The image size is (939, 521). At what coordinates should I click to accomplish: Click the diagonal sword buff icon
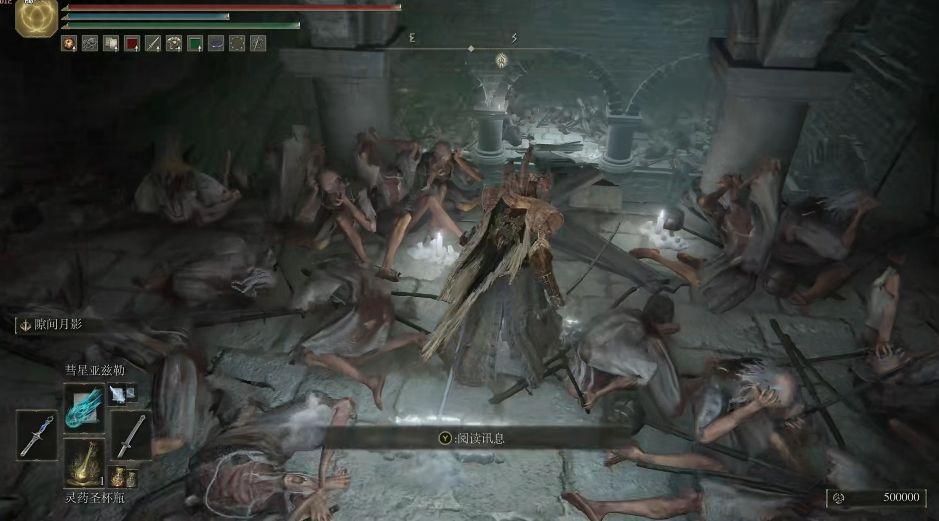(x=153, y=43)
